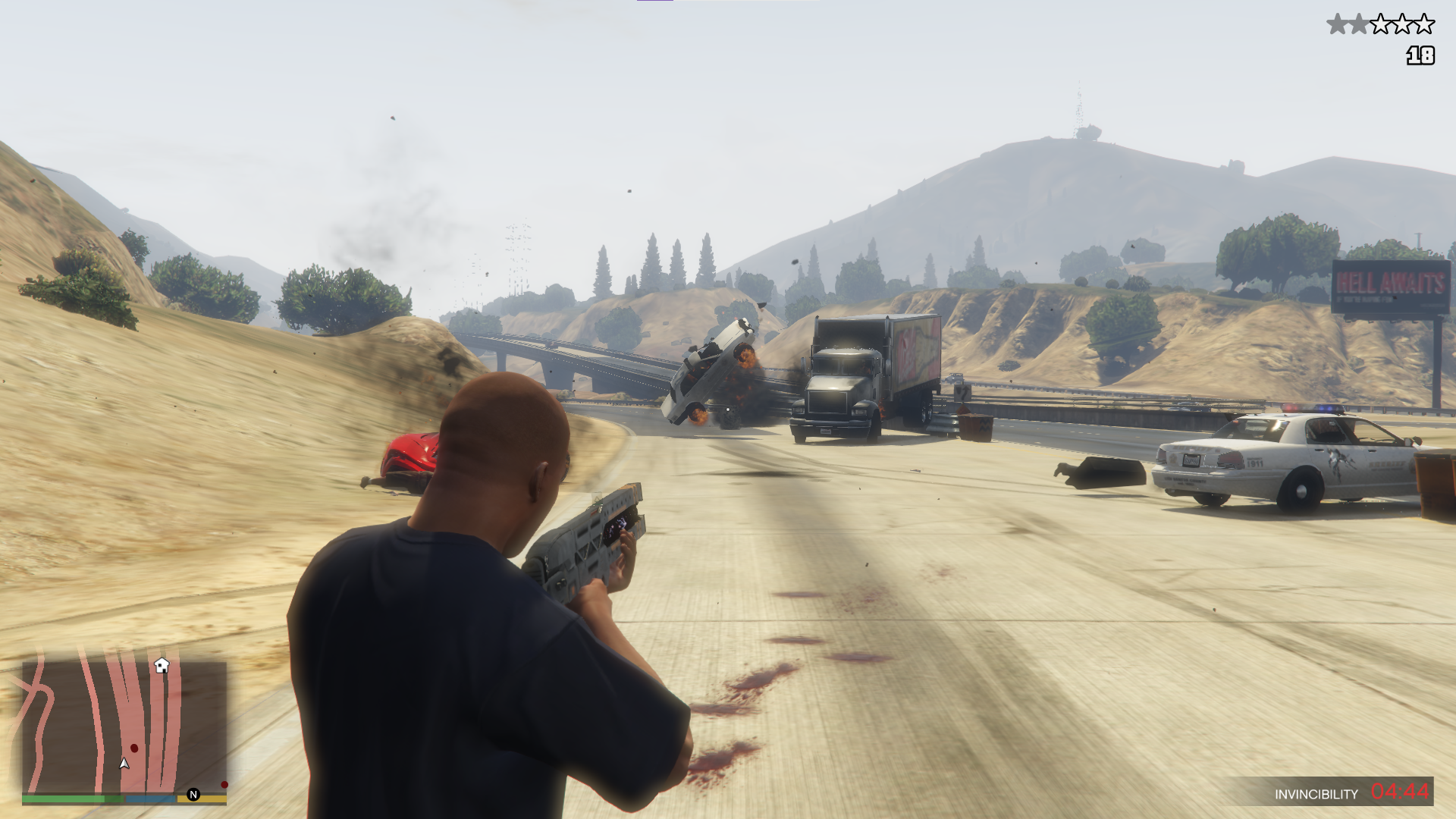Image resolution: width=1456 pixels, height=819 pixels.
Task: Click the fifth wanted star outline
Action: point(1424,24)
